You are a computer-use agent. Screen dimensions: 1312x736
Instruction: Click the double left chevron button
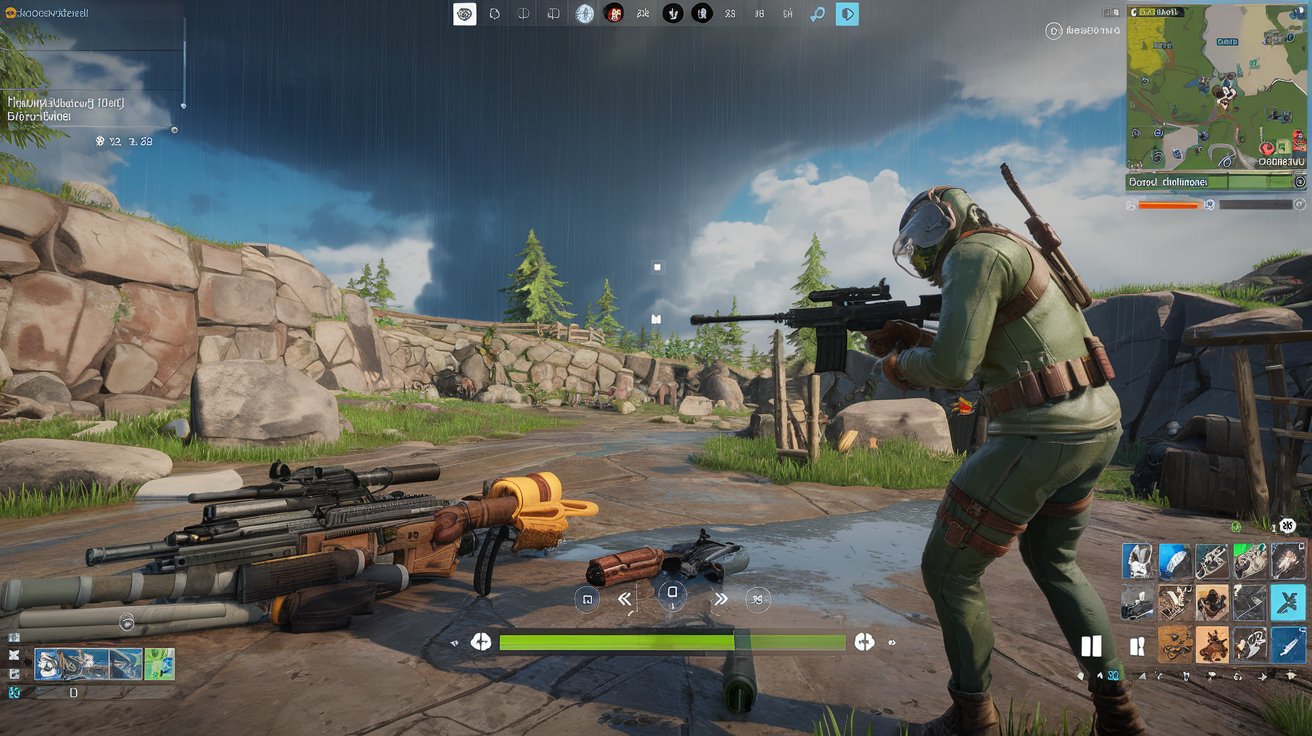[625, 599]
